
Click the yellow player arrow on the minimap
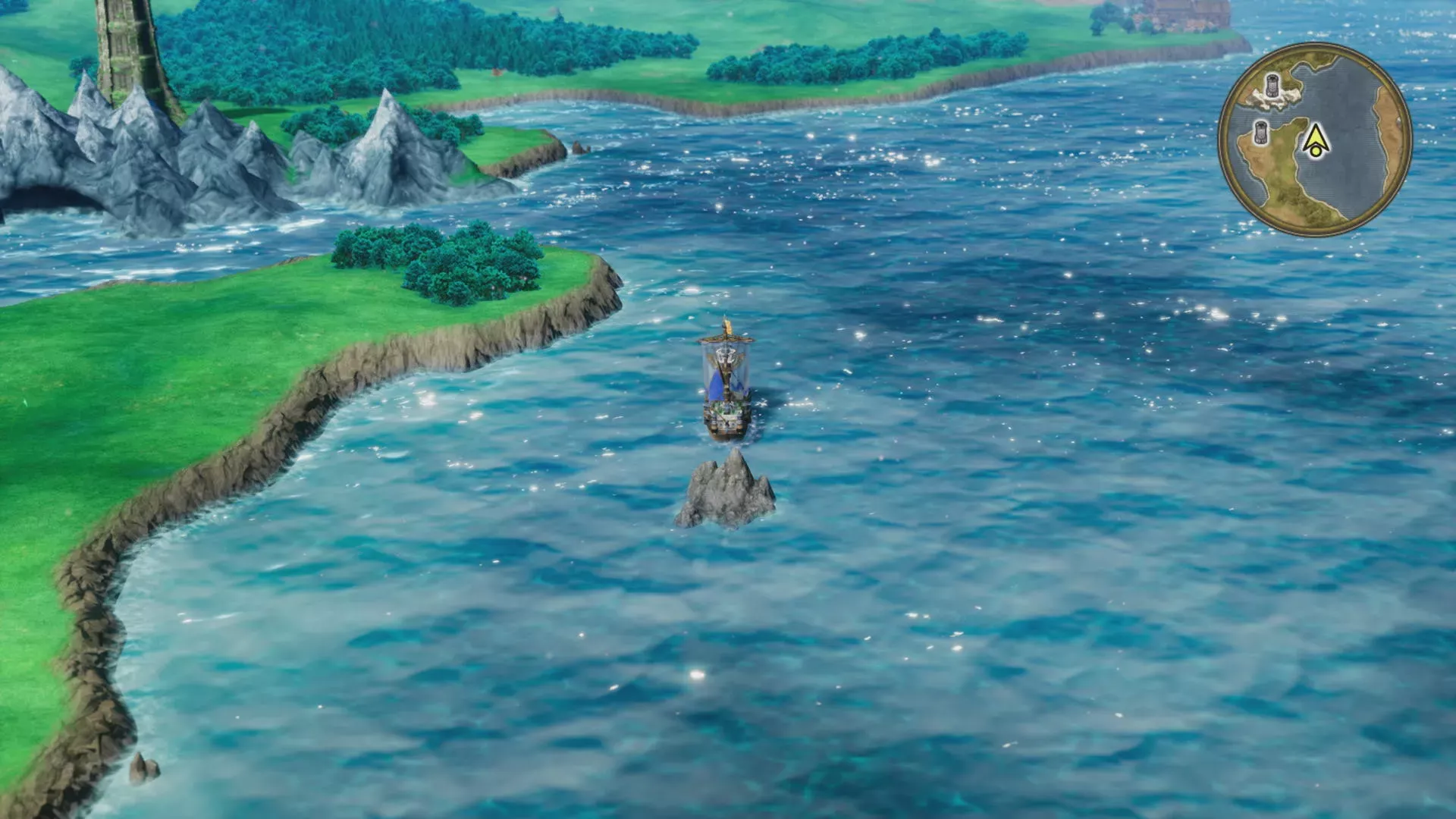(x=1316, y=136)
